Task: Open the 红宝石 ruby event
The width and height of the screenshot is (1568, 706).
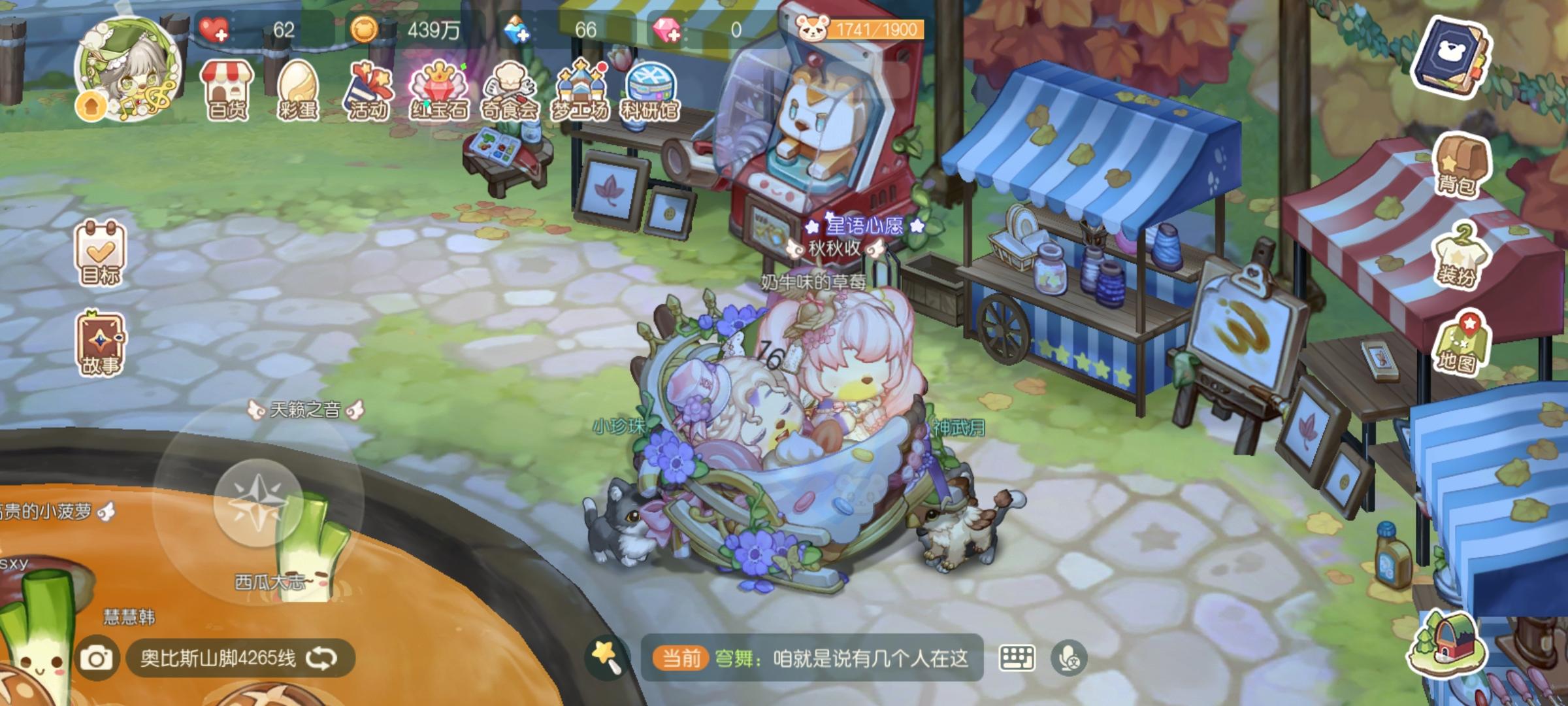Action: [440, 88]
